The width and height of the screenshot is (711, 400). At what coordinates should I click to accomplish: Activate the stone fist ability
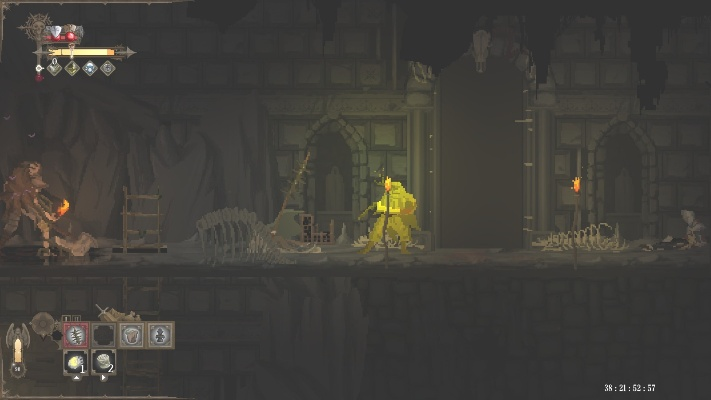[x=104, y=363]
